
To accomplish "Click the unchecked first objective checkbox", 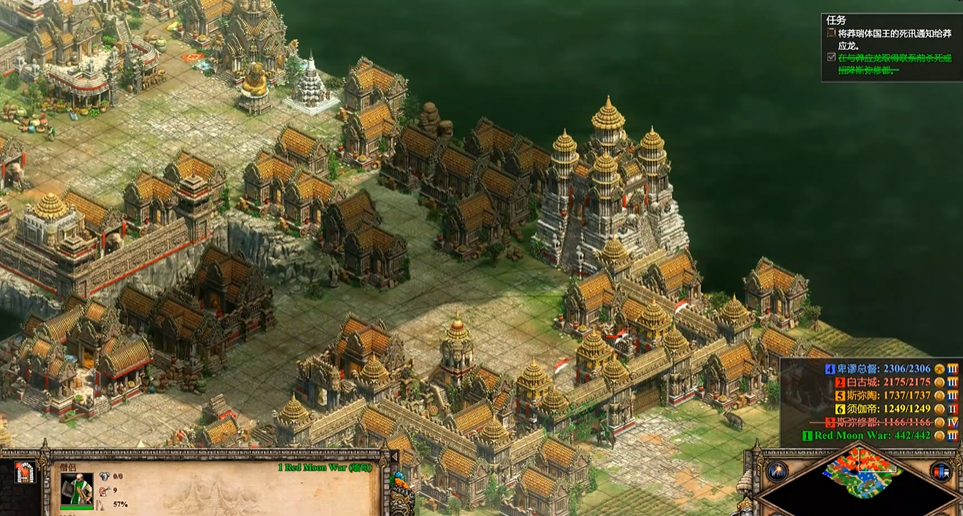I will click(x=831, y=32).
